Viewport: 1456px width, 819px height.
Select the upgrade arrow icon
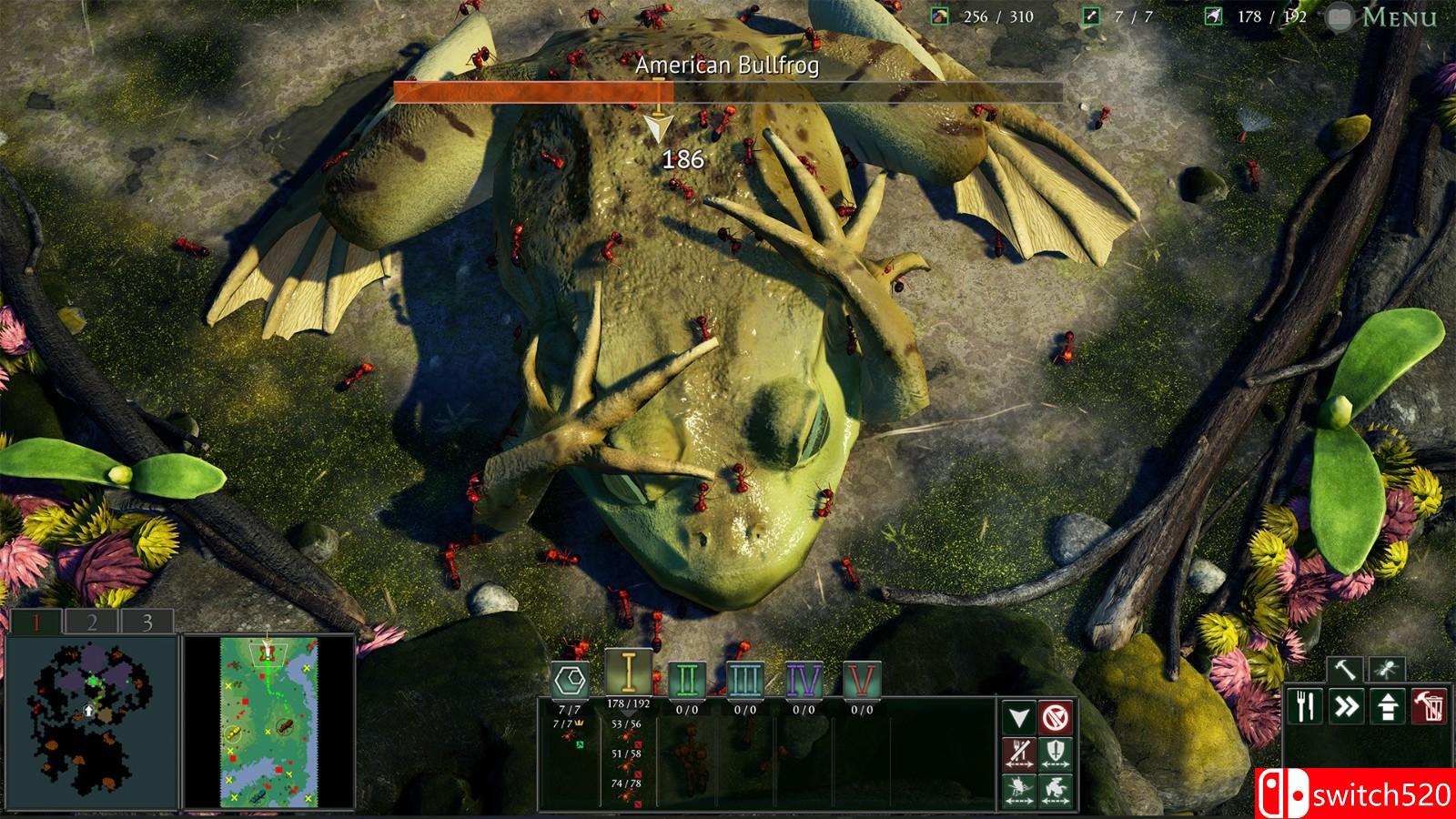point(1390,705)
